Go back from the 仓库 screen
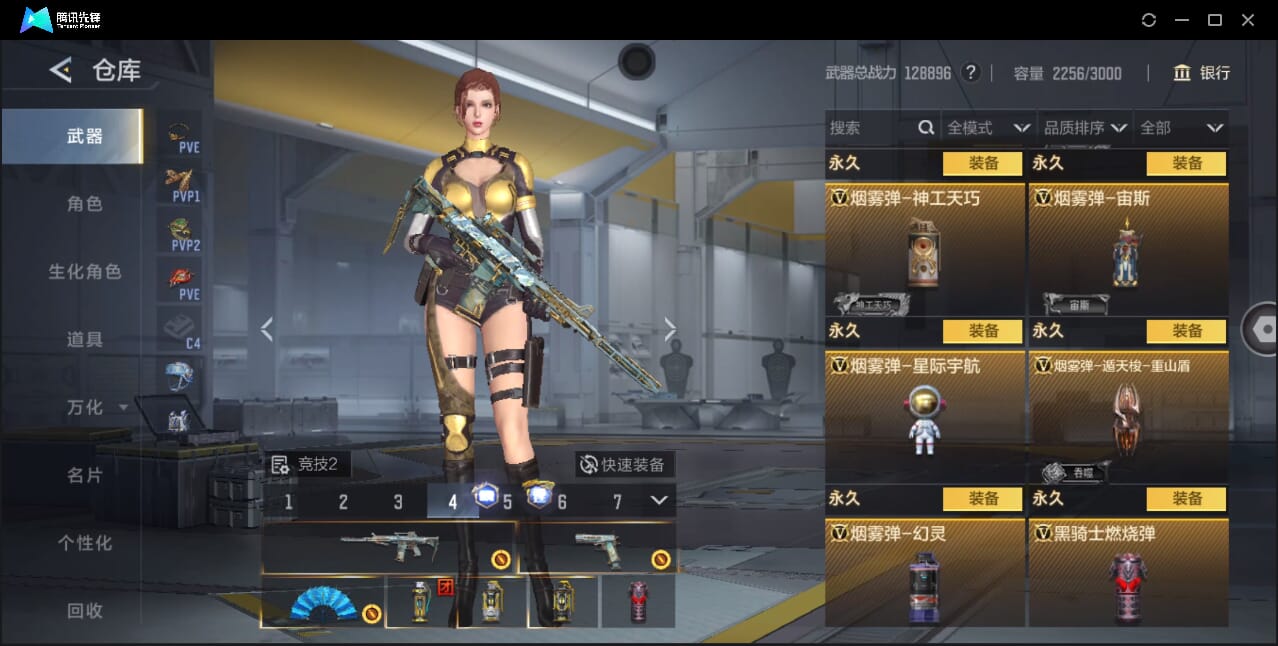This screenshot has height=646, width=1278. [60, 70]
